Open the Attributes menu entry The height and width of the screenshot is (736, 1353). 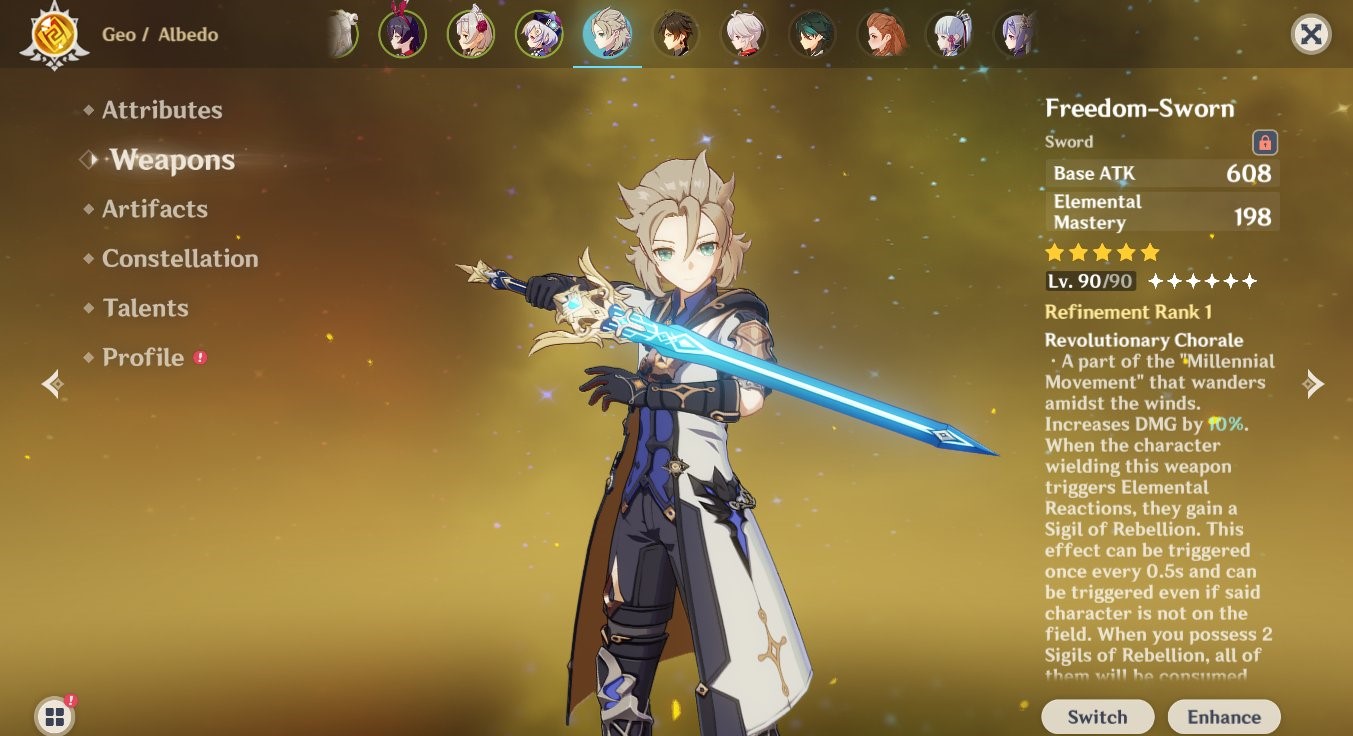(161, 110)
